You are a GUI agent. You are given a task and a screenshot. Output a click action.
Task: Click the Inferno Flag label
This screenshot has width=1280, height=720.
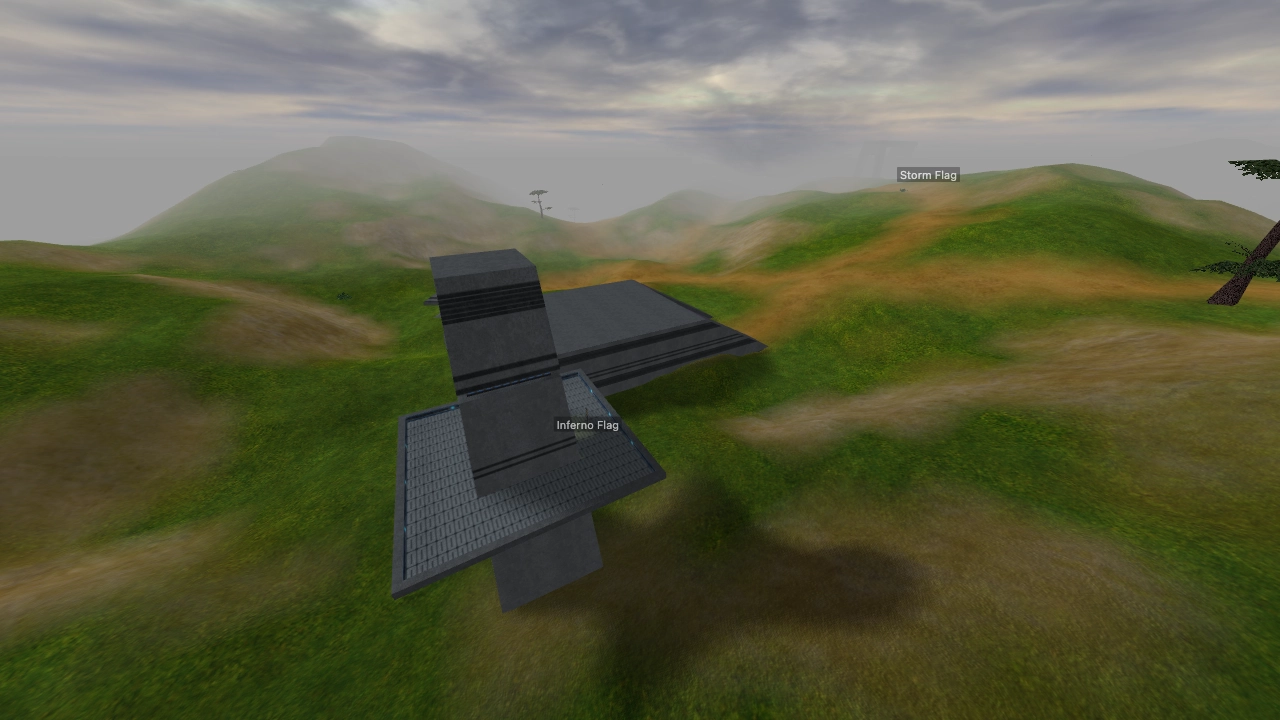[x=588, y=424]
